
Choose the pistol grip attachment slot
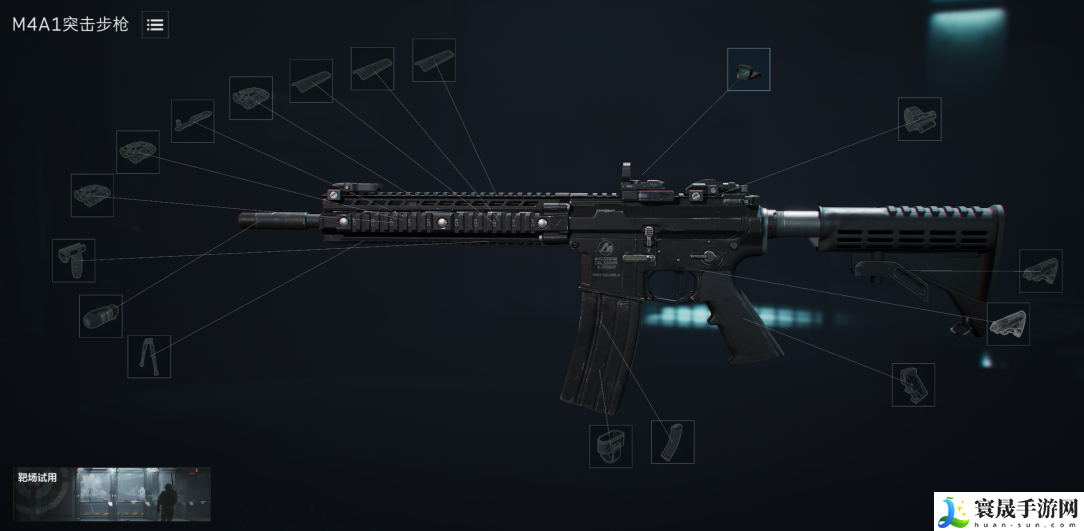[x=913, y=385]
